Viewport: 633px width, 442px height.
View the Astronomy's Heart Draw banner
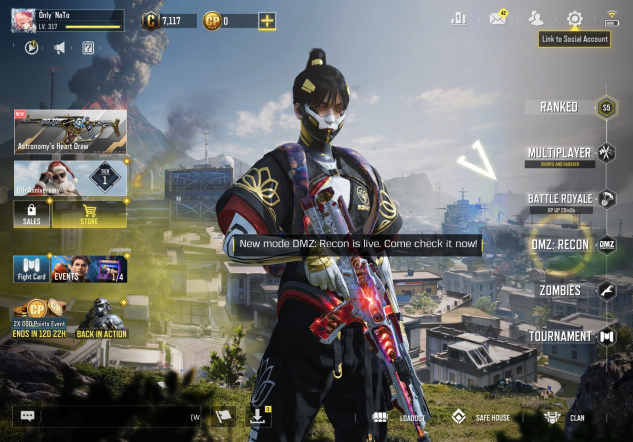(x=70, y=131)
